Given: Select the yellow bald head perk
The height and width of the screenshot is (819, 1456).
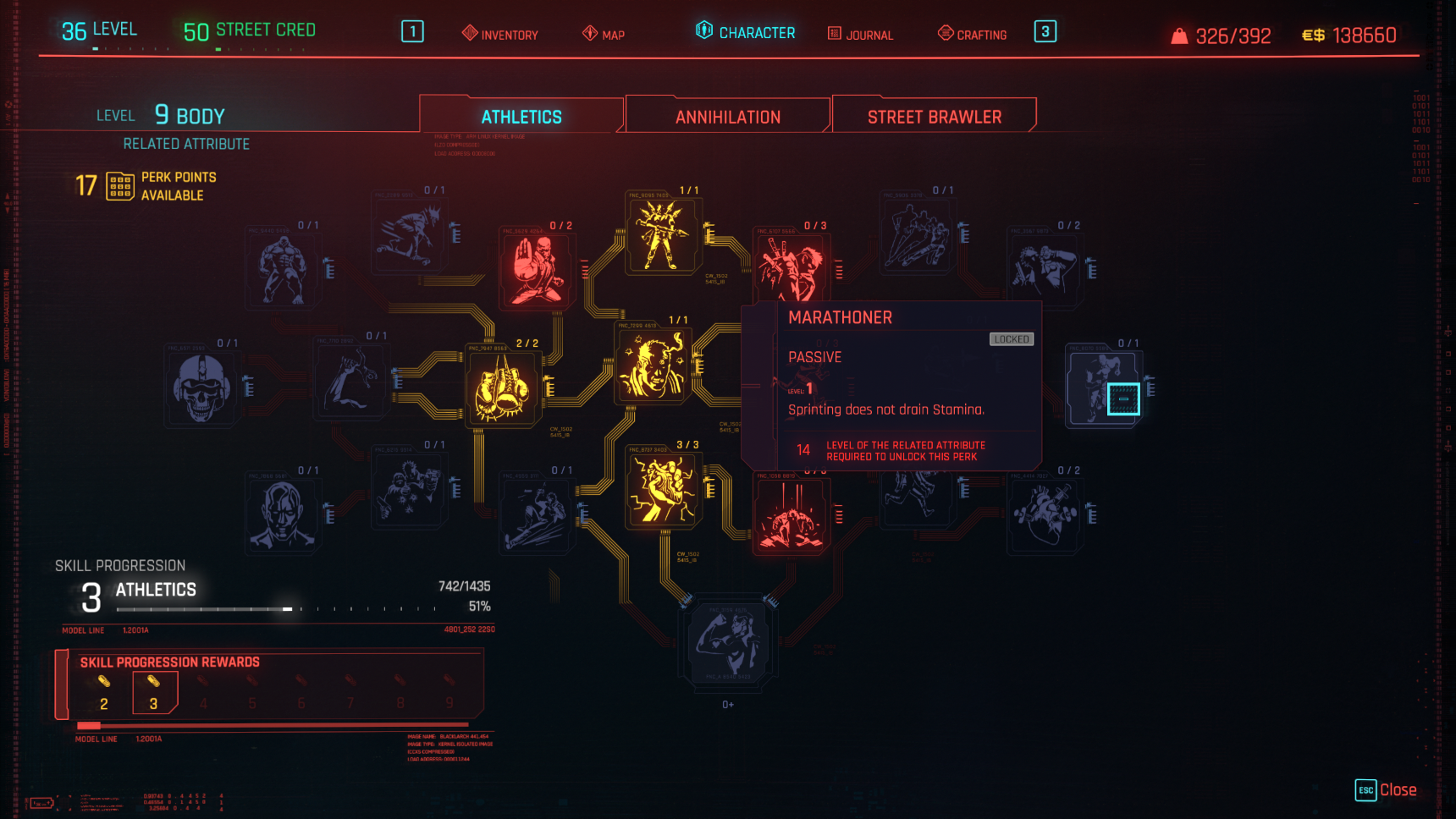Looking at the screenshot, I should coord(652,365).
